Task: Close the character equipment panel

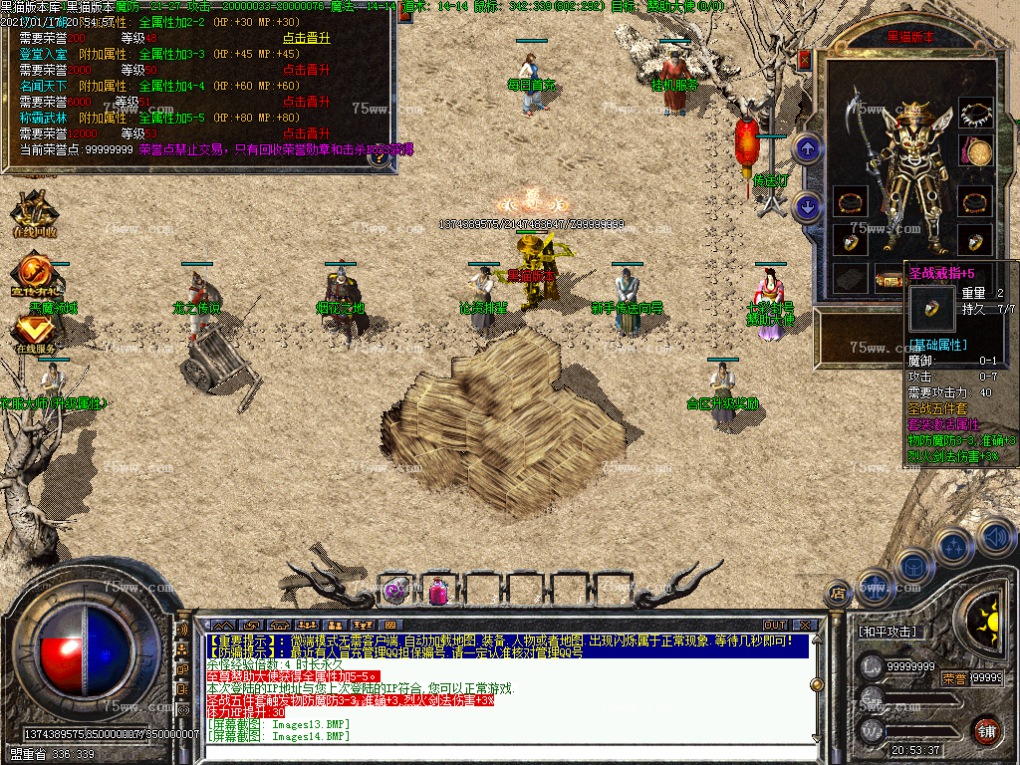Action: tap(805, 60)
